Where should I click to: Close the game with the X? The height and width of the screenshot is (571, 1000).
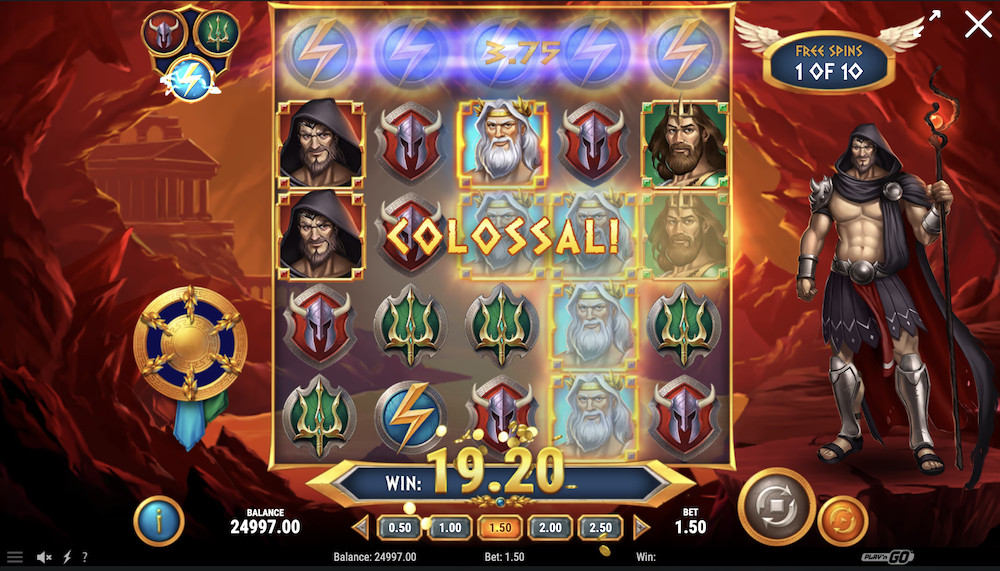point(977,24)
